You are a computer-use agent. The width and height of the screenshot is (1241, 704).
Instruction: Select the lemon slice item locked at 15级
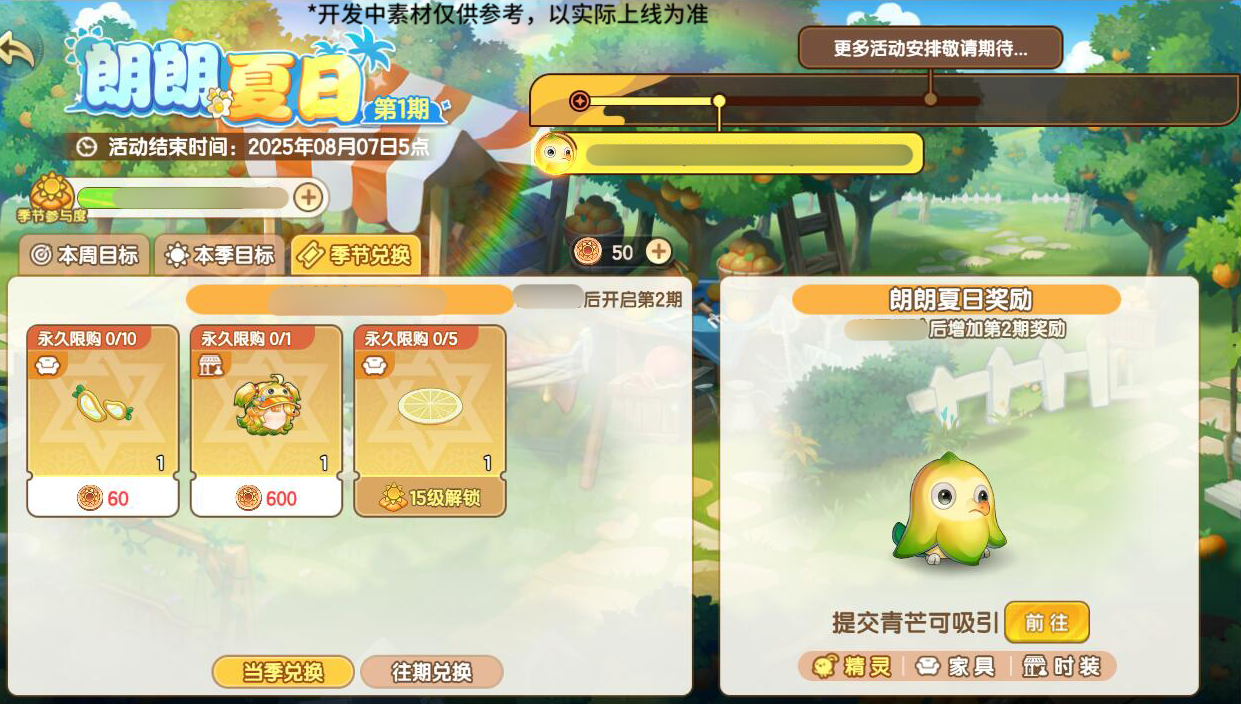(430, 420)
